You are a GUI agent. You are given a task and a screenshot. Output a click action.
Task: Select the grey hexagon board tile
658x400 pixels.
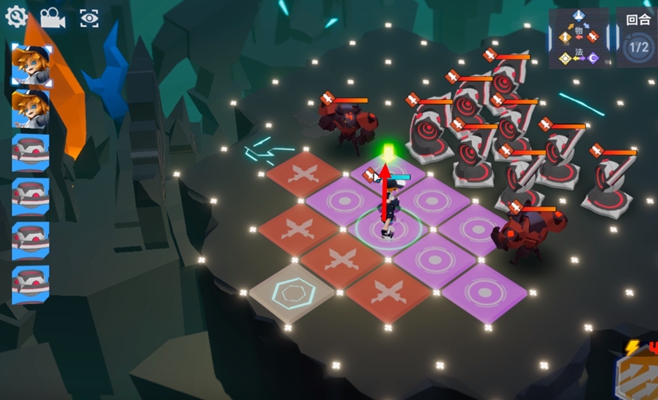291,291
